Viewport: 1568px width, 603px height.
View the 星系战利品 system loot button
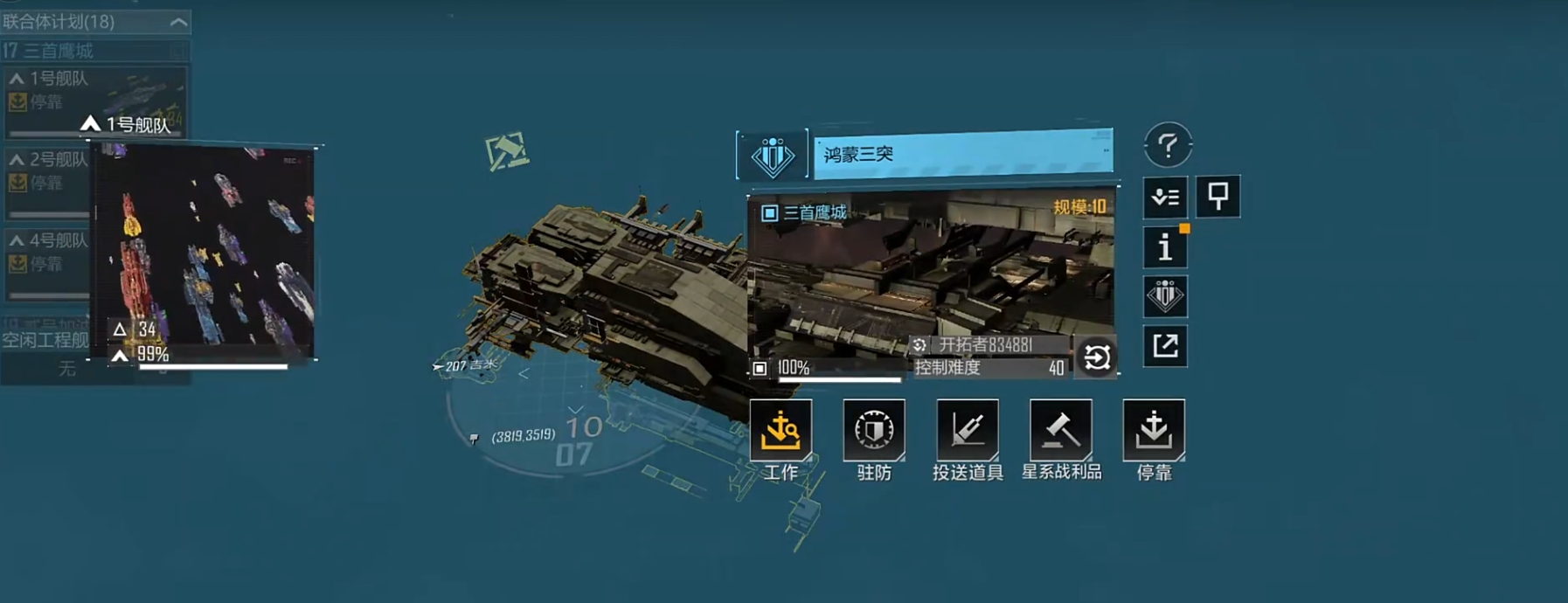coord(1060,430)
